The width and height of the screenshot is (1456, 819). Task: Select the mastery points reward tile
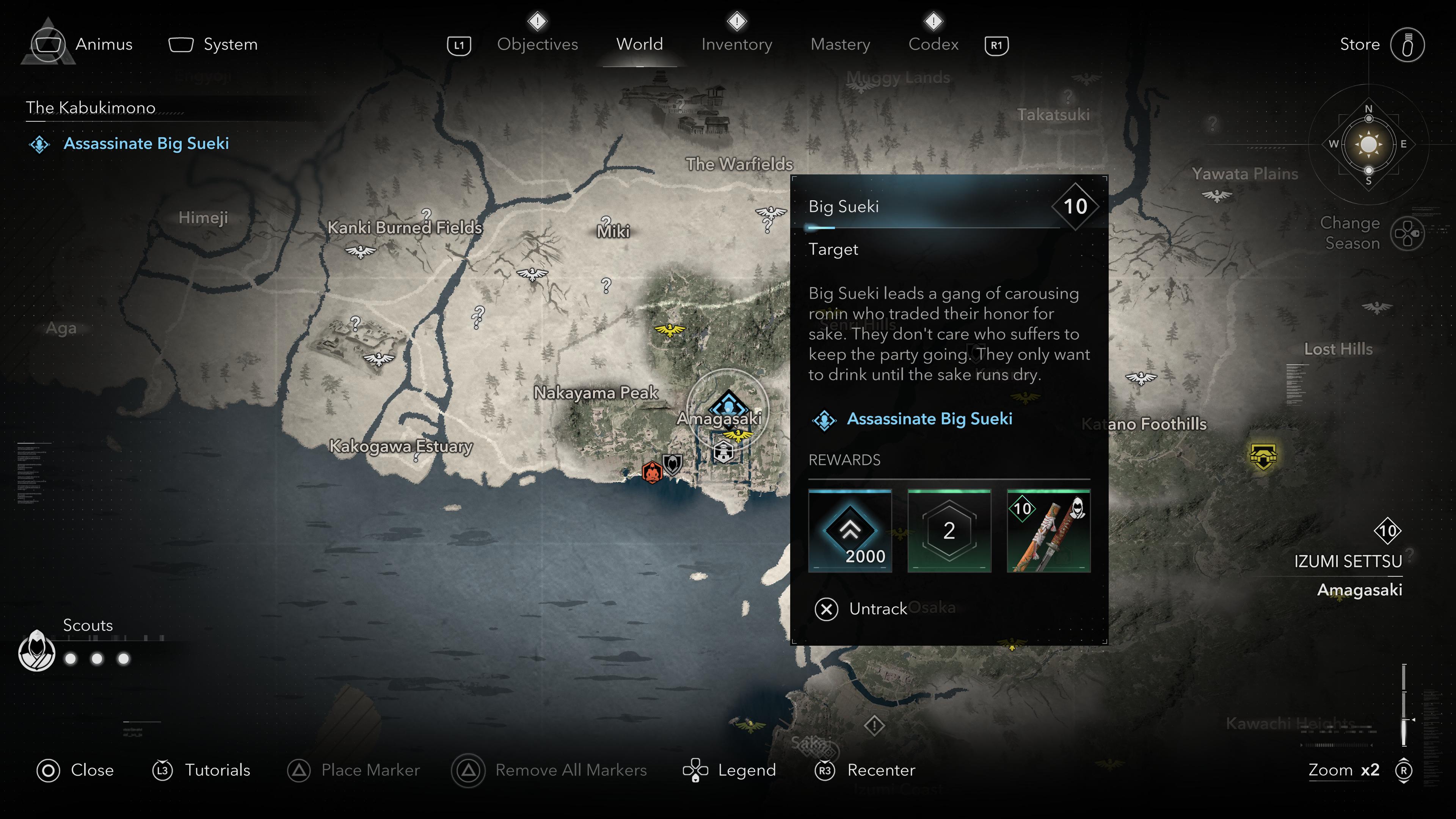pos(949,531)
